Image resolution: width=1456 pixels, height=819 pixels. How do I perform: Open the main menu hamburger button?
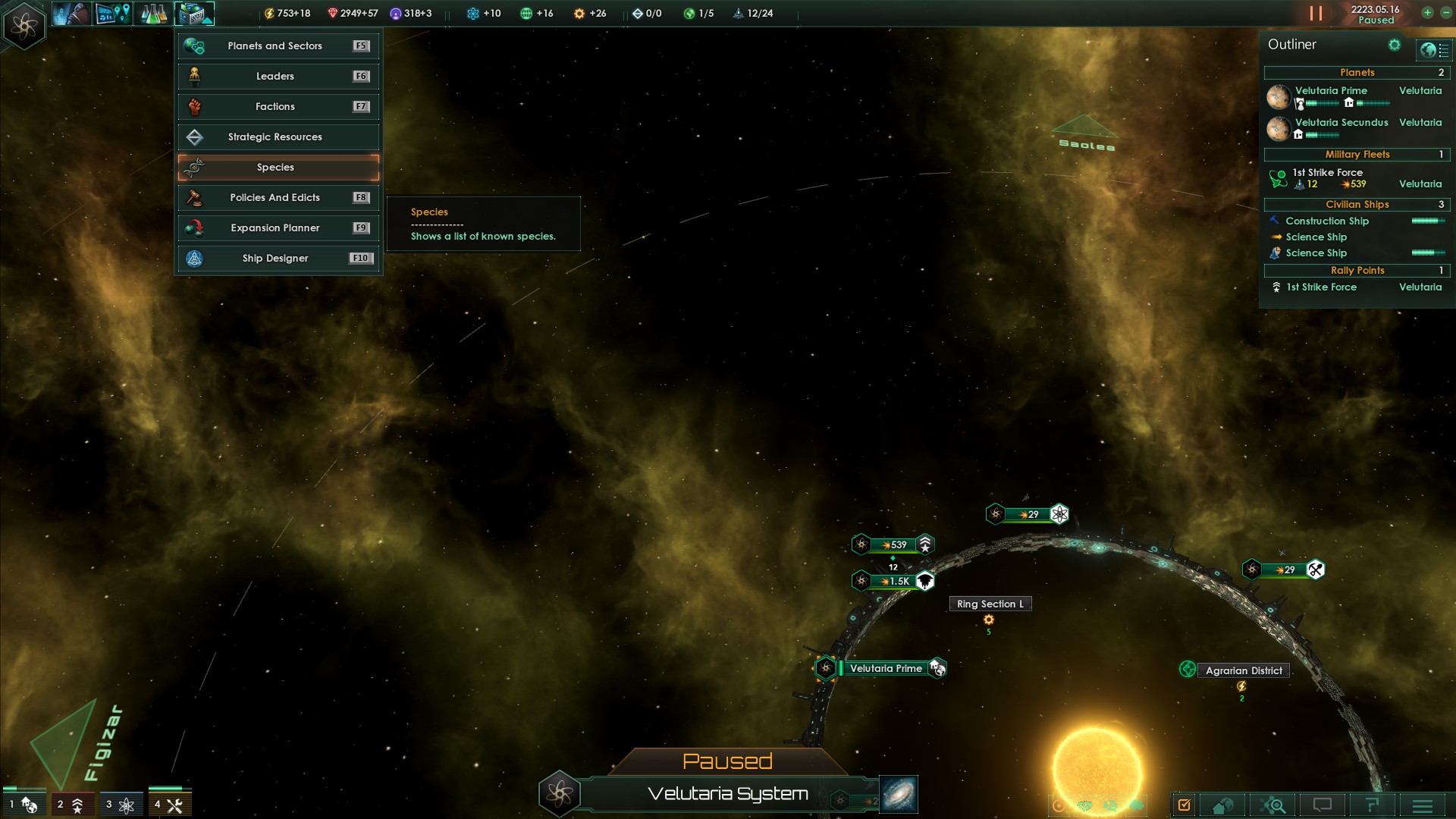(x=1422, y=805)
